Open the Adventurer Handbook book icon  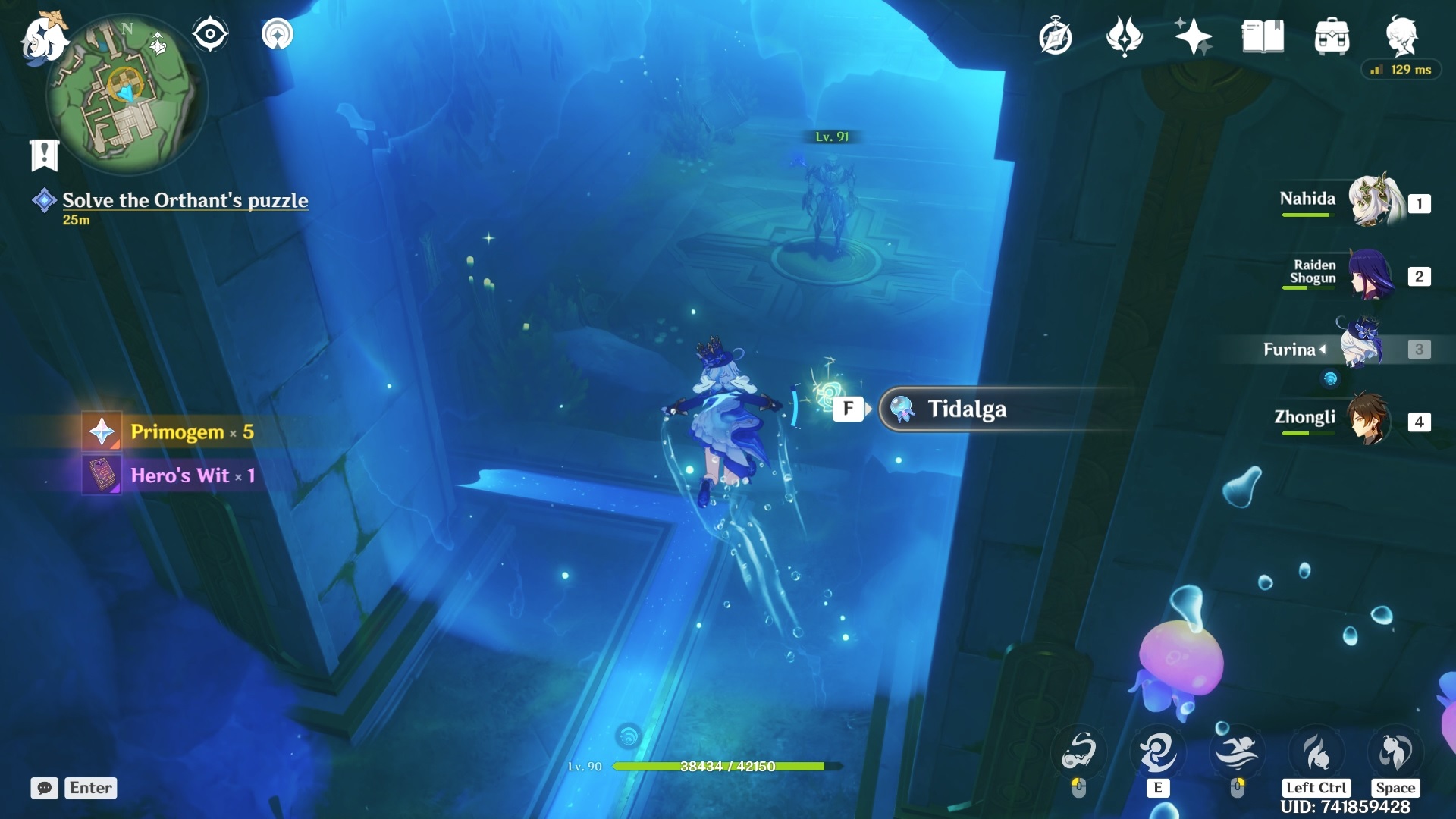[1263, 36]
